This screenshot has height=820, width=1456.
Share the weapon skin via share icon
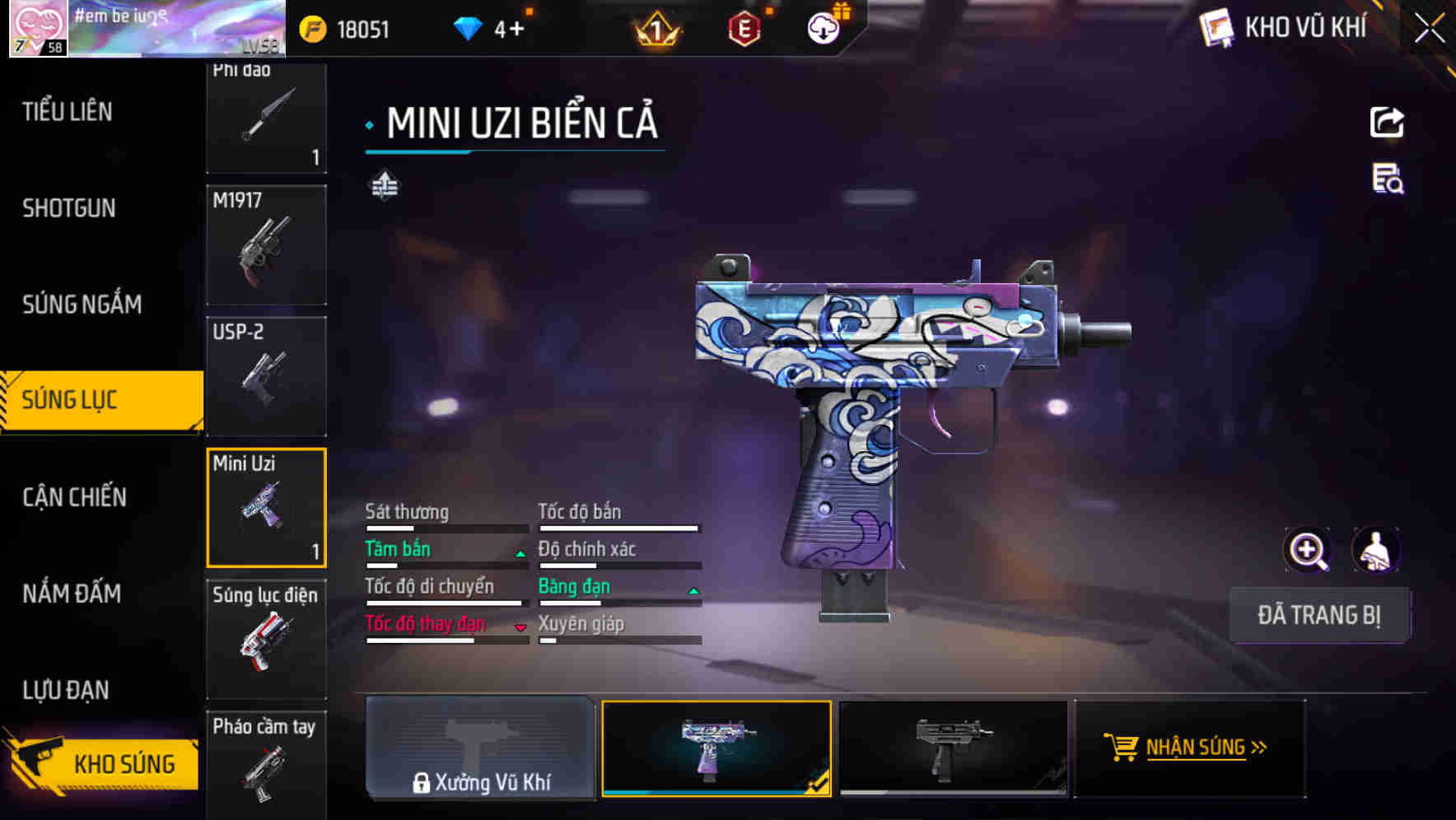tap(1387, 123)
